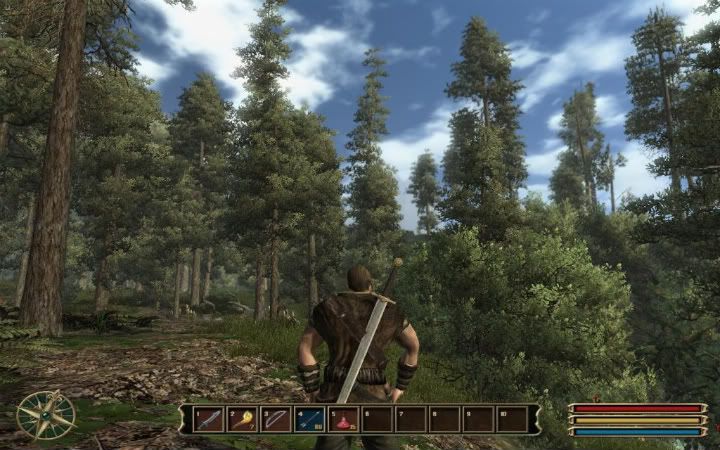The height and width of the screenshot is (450, 720).
Task: Use the red potion flask
Action: pyautogui.click(x=344, y=419)
